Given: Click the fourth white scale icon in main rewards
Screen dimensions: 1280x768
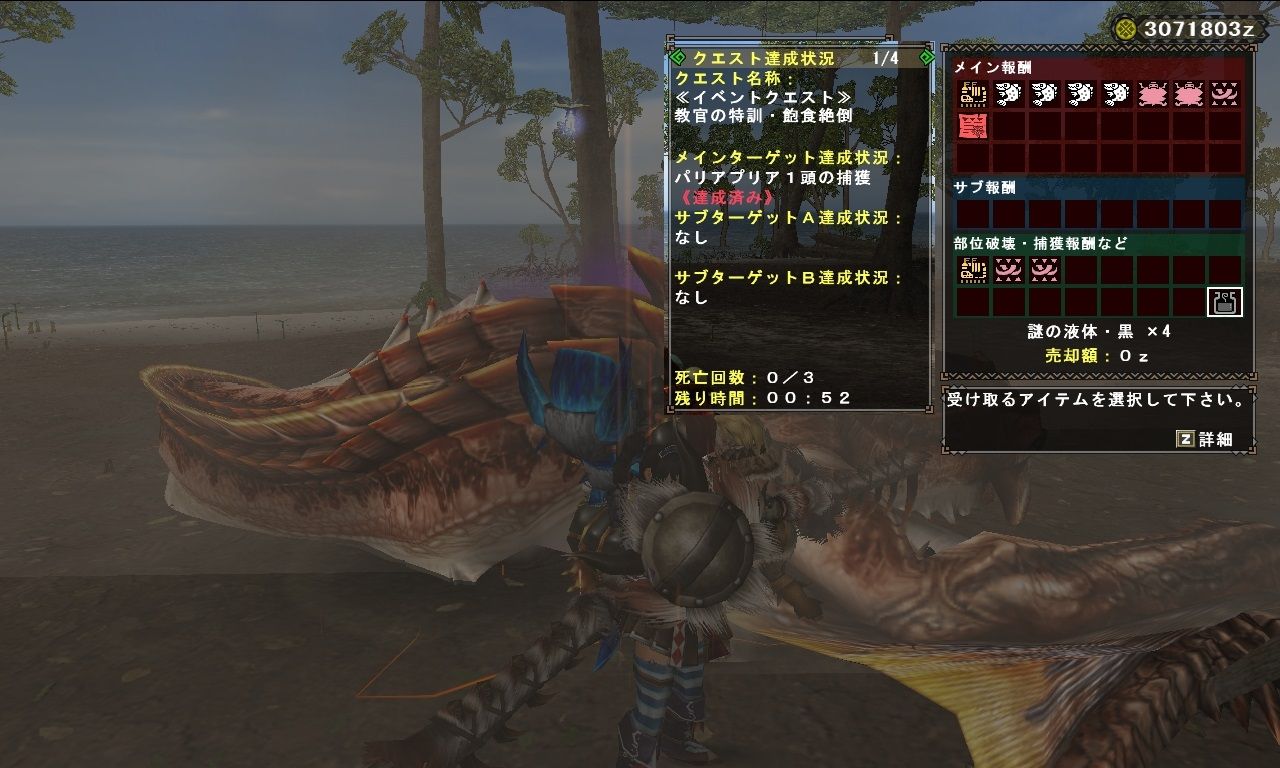Looking at the screenshot, I should point(1116,94).
